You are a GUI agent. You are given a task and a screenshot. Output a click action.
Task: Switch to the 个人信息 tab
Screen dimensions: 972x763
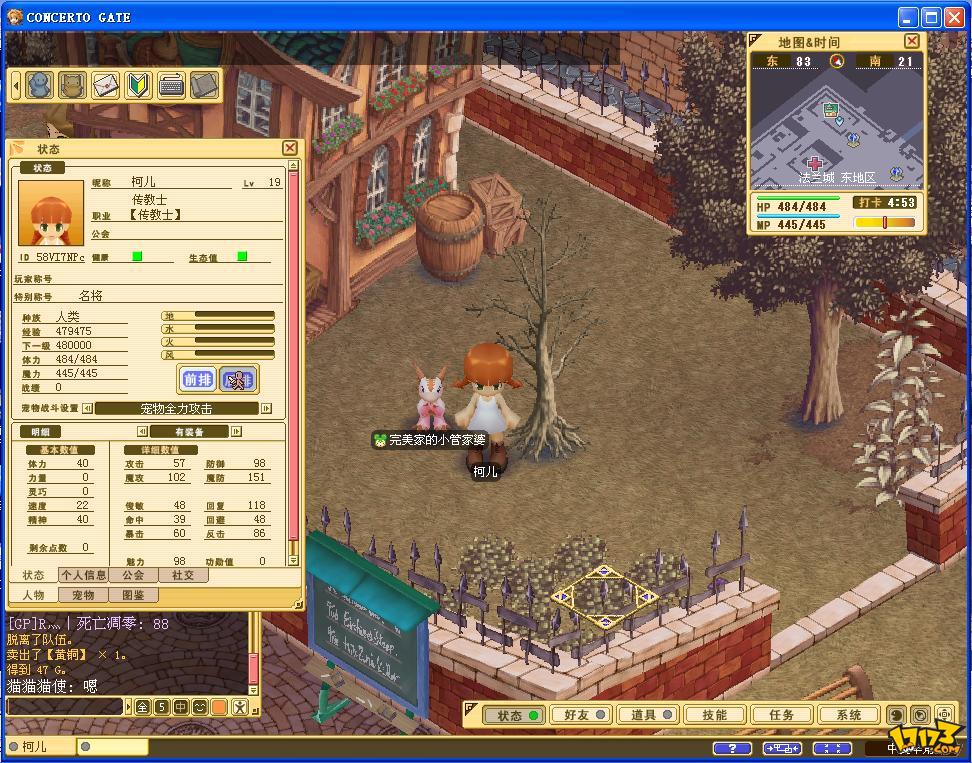coord(83,575)
